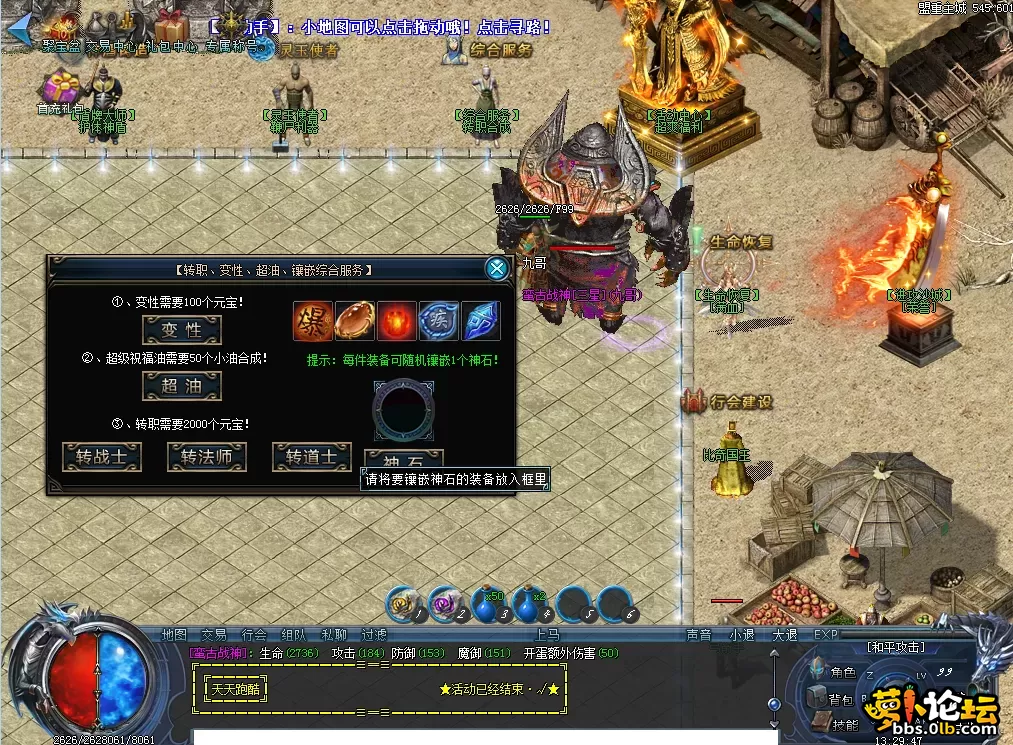Viewport: 1013px width, 745px height.
Task: Select the red 爆 stone icon
Action: pos(312,321)
